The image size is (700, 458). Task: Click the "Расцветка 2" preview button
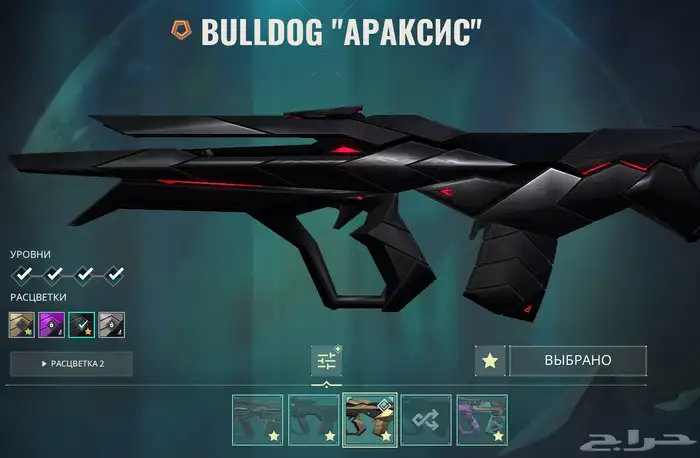click(x=71, y=363)
